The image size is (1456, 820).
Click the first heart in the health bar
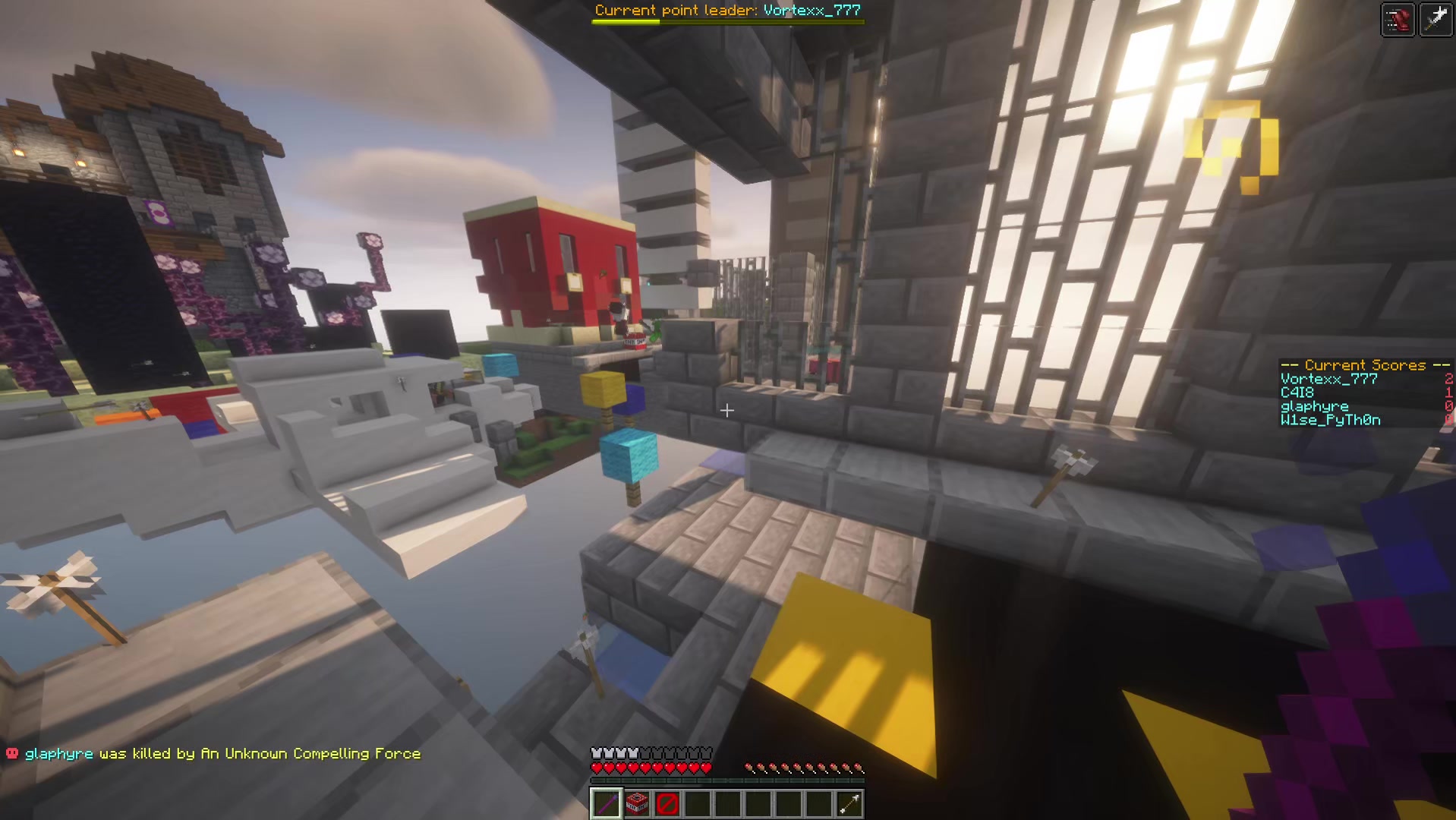click(x=597, y=767)
